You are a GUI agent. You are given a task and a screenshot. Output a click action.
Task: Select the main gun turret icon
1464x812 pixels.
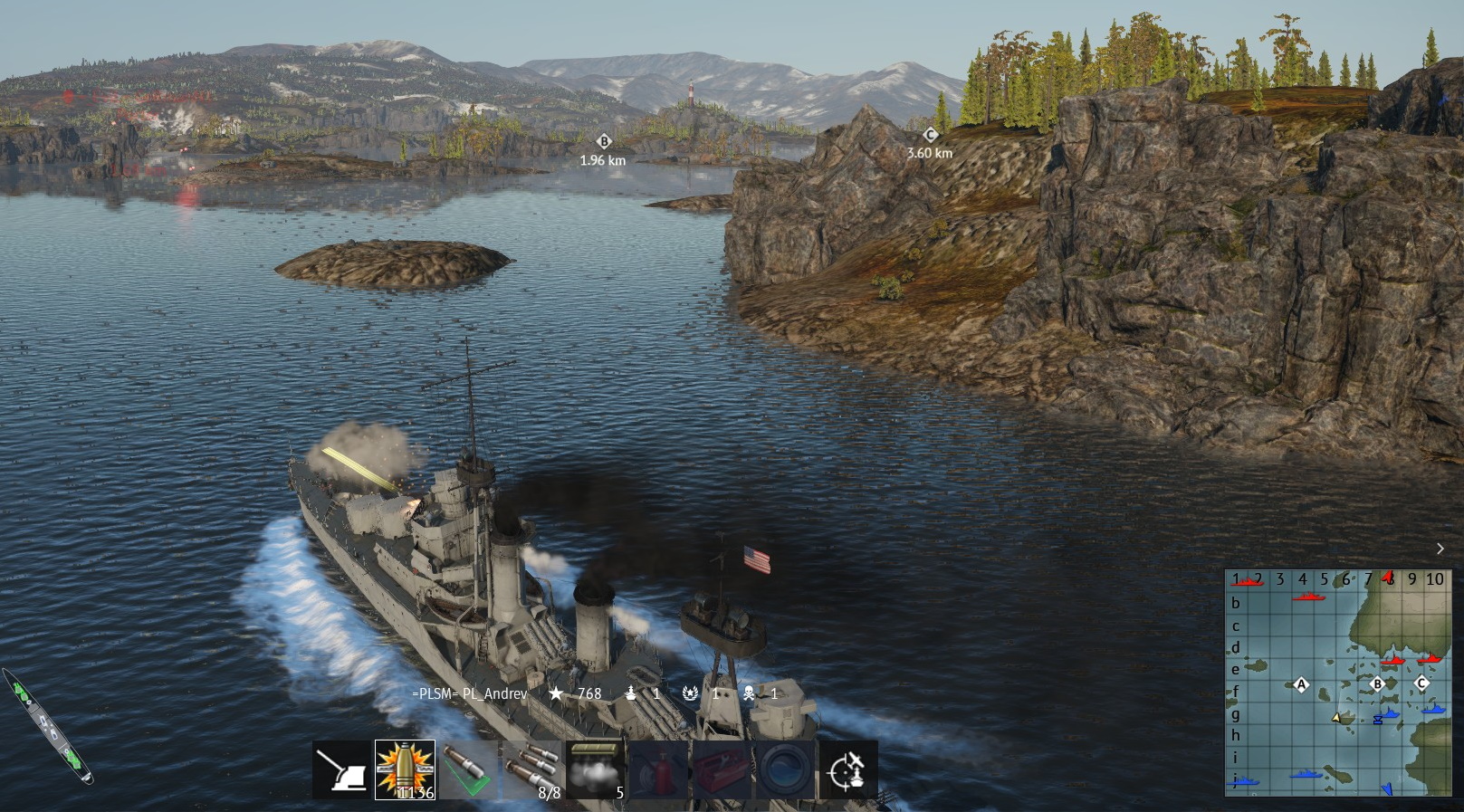point(342,770)
